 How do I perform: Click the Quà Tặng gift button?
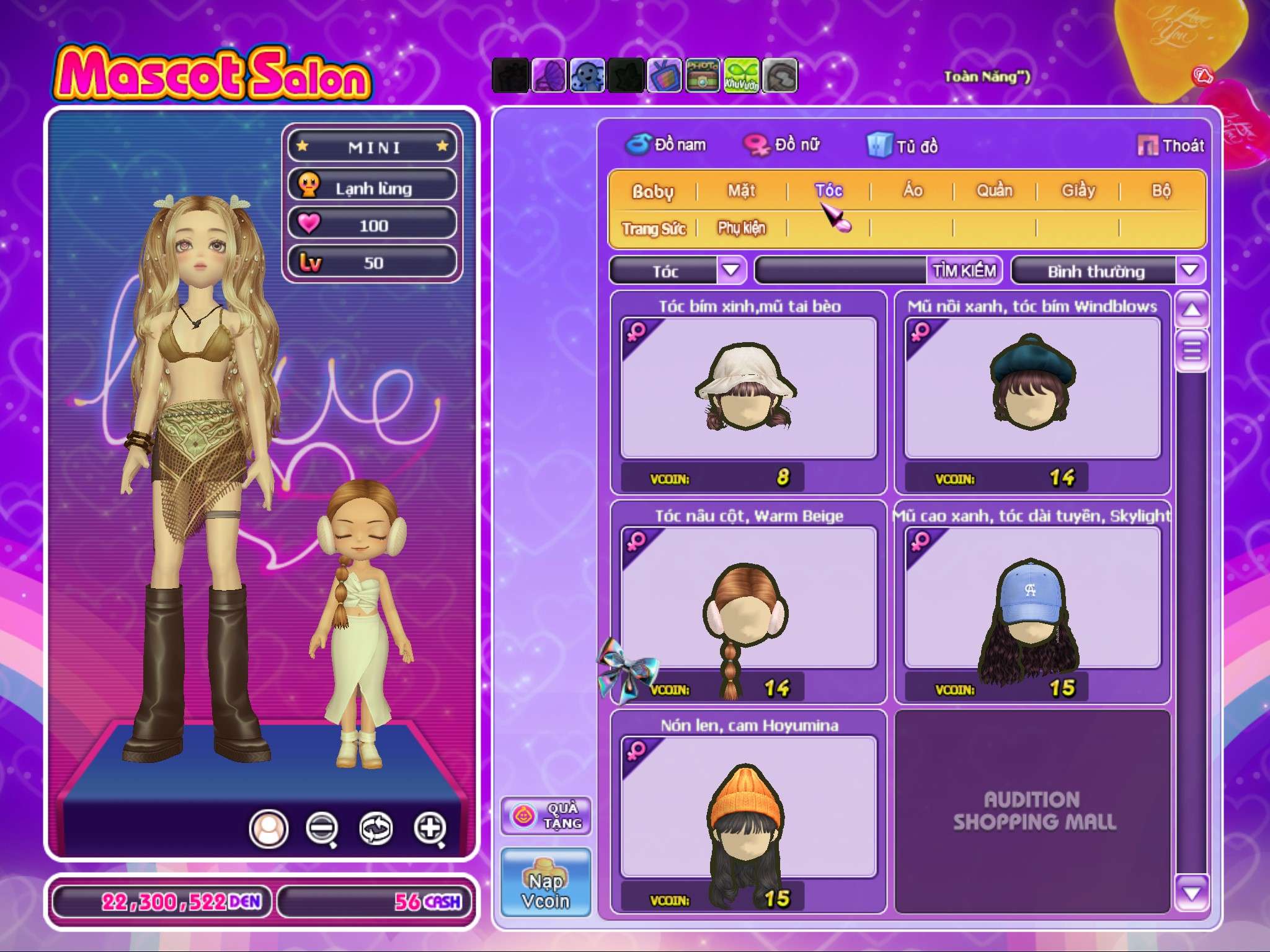(546, 816)
